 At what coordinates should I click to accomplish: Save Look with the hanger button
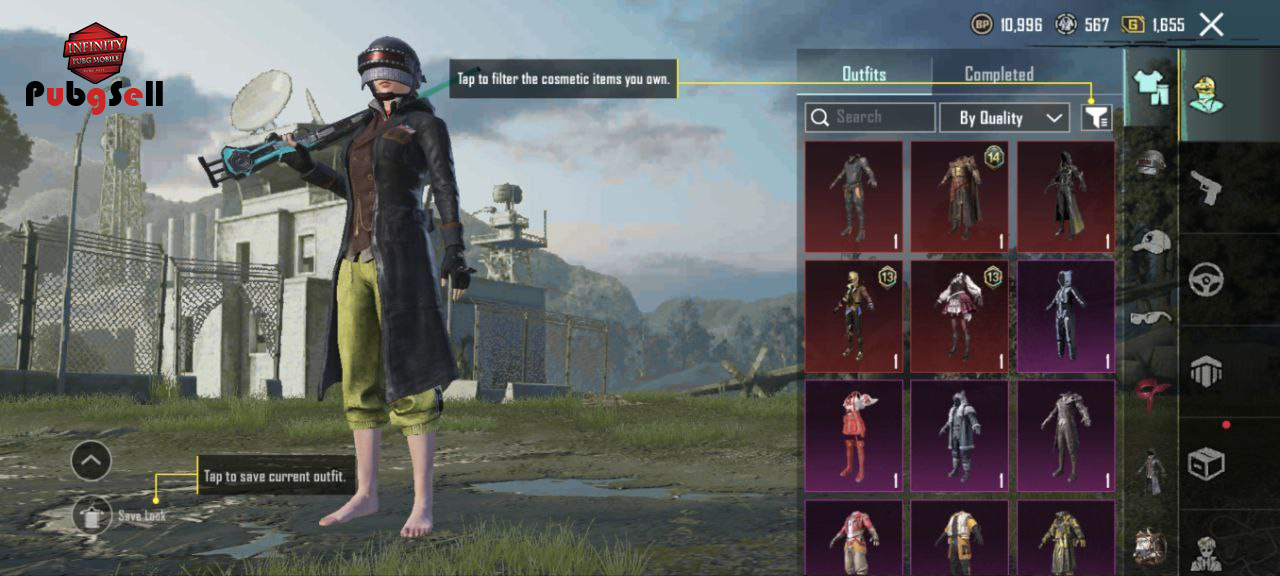[x=92, y=515]
